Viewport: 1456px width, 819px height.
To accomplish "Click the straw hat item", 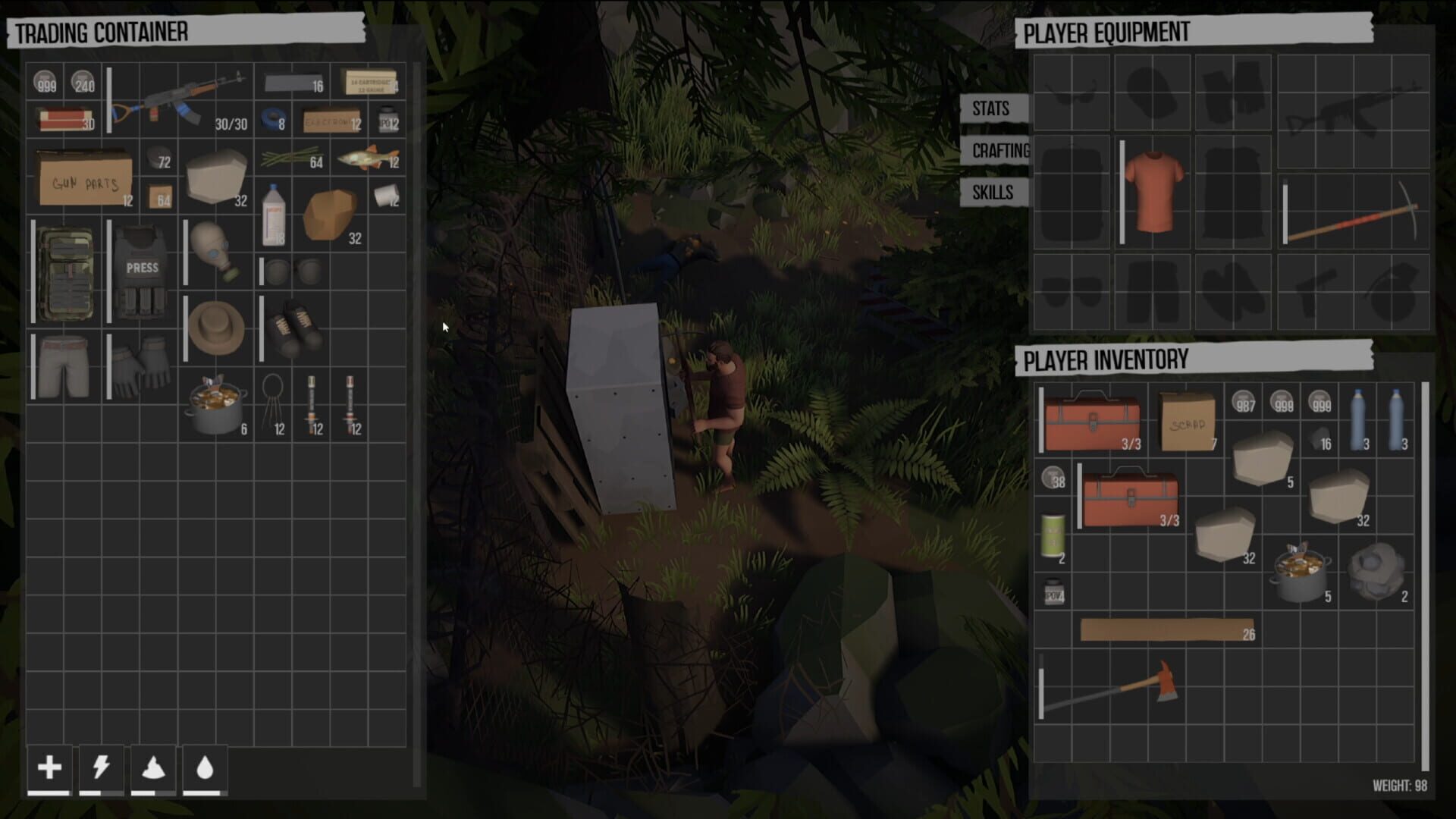I will (x=215, y=326).
